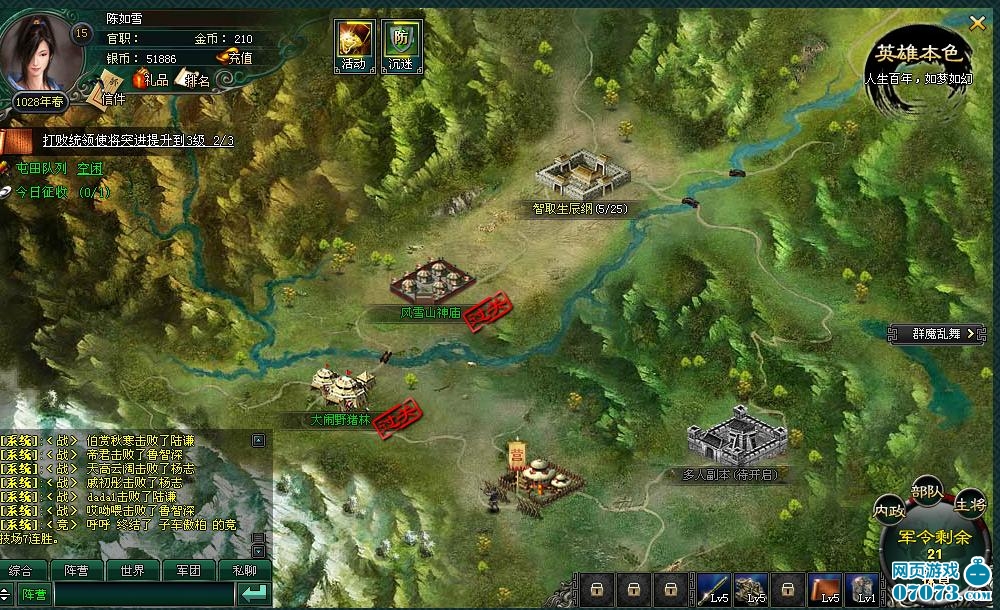Click the 充值 recharge button

point(236,58)
